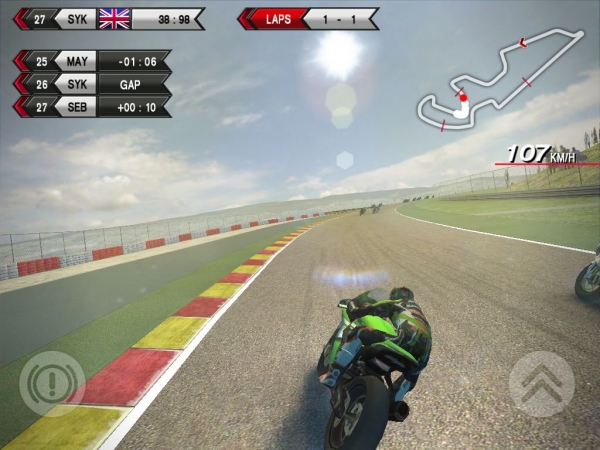The image size is (600, 450).
Task: Select the MAY standings row
Action: pyautogui.click(x=92, y=62)
